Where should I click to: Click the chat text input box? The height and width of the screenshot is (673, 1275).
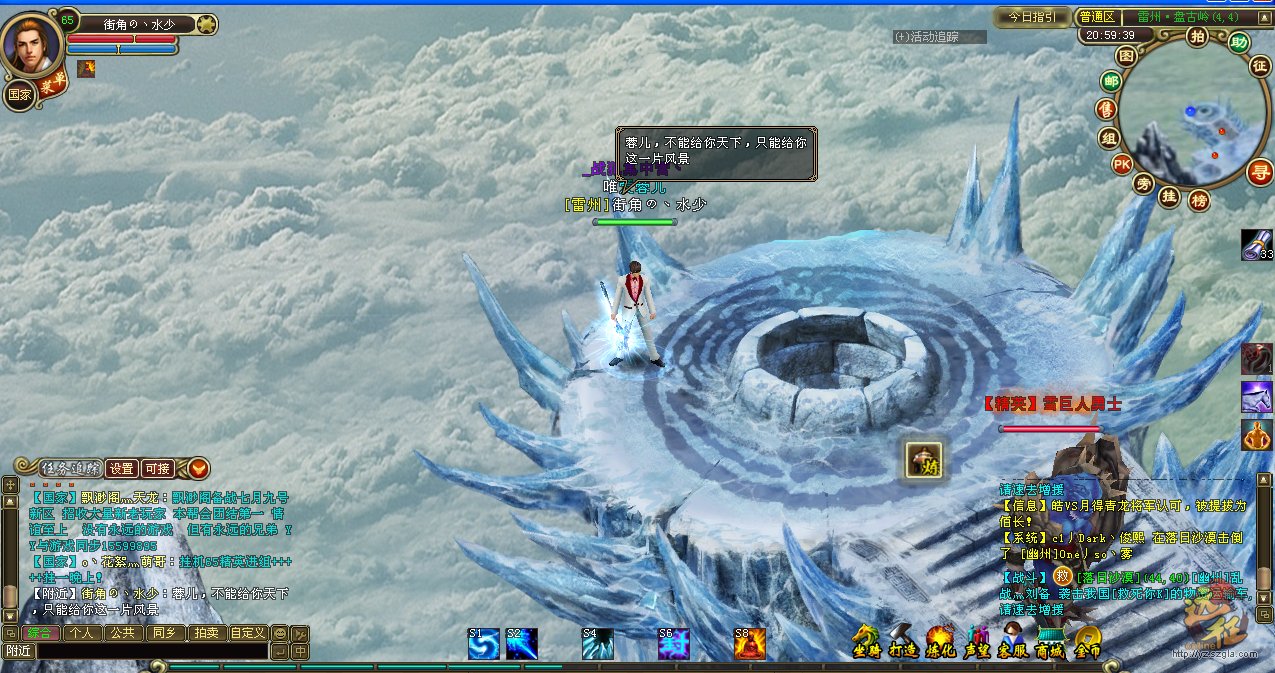(150, 651)
